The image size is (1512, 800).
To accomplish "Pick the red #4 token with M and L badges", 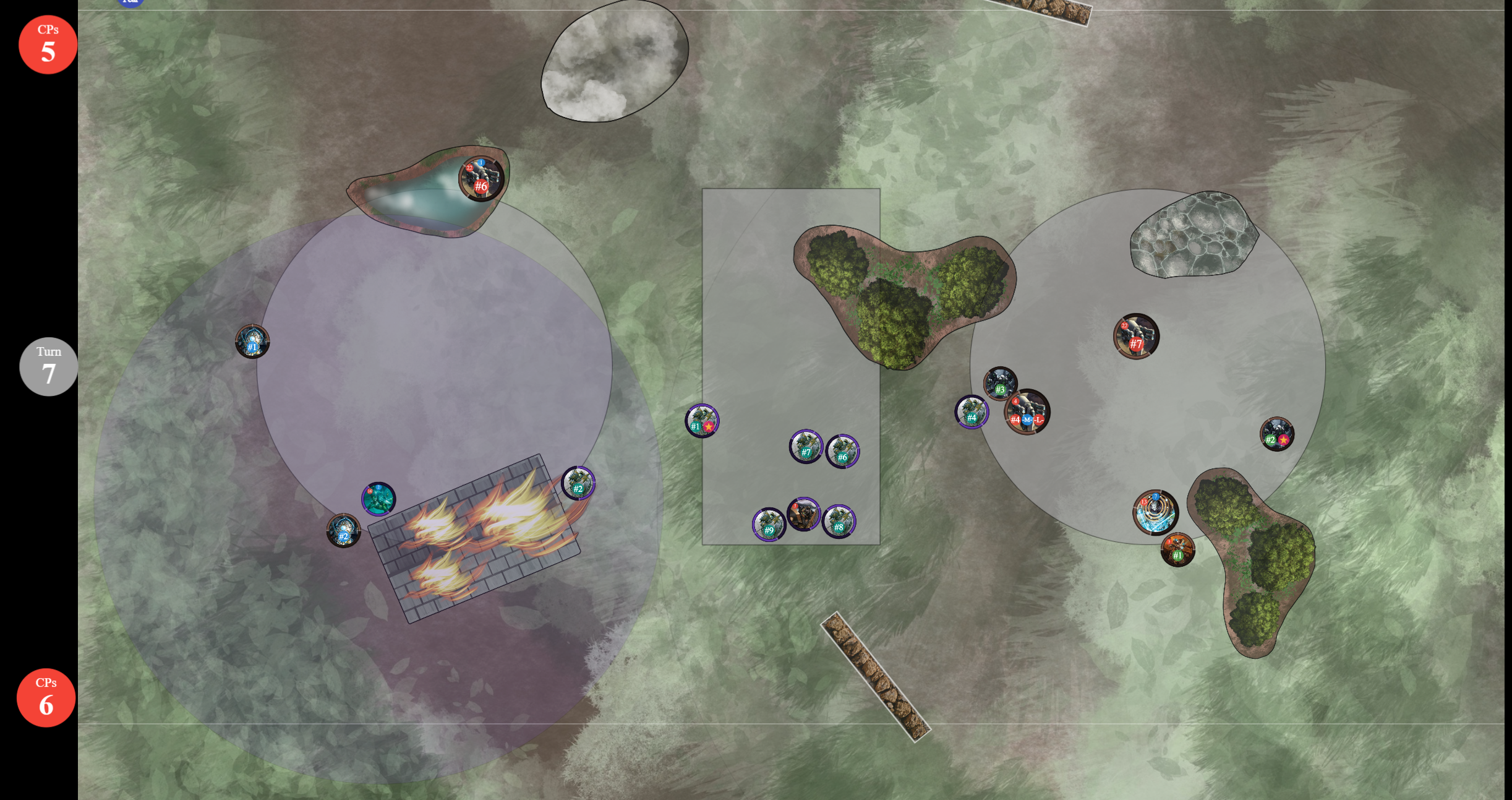I will 1027,412.
